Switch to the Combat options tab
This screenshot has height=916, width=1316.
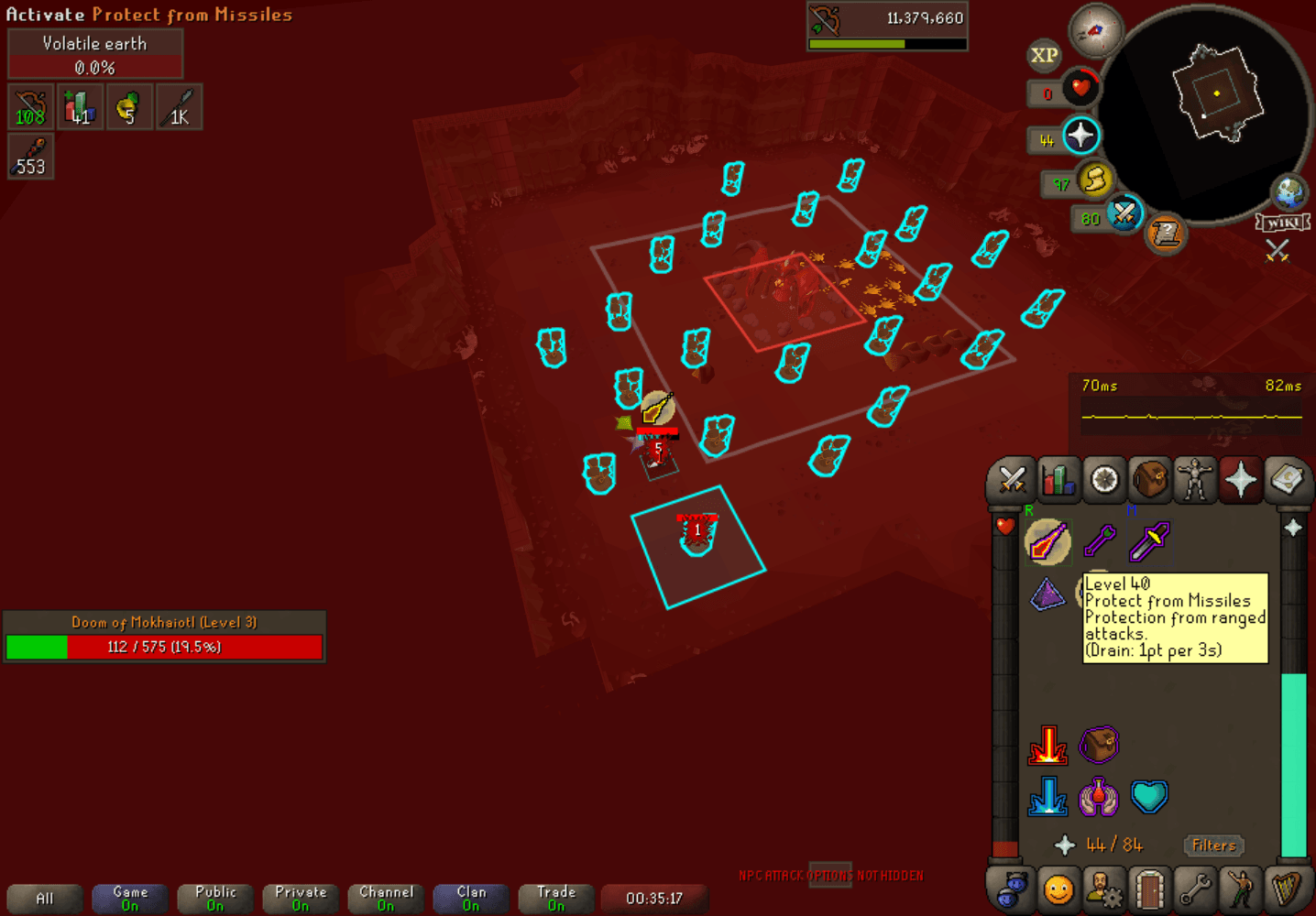coord(1011,479)
